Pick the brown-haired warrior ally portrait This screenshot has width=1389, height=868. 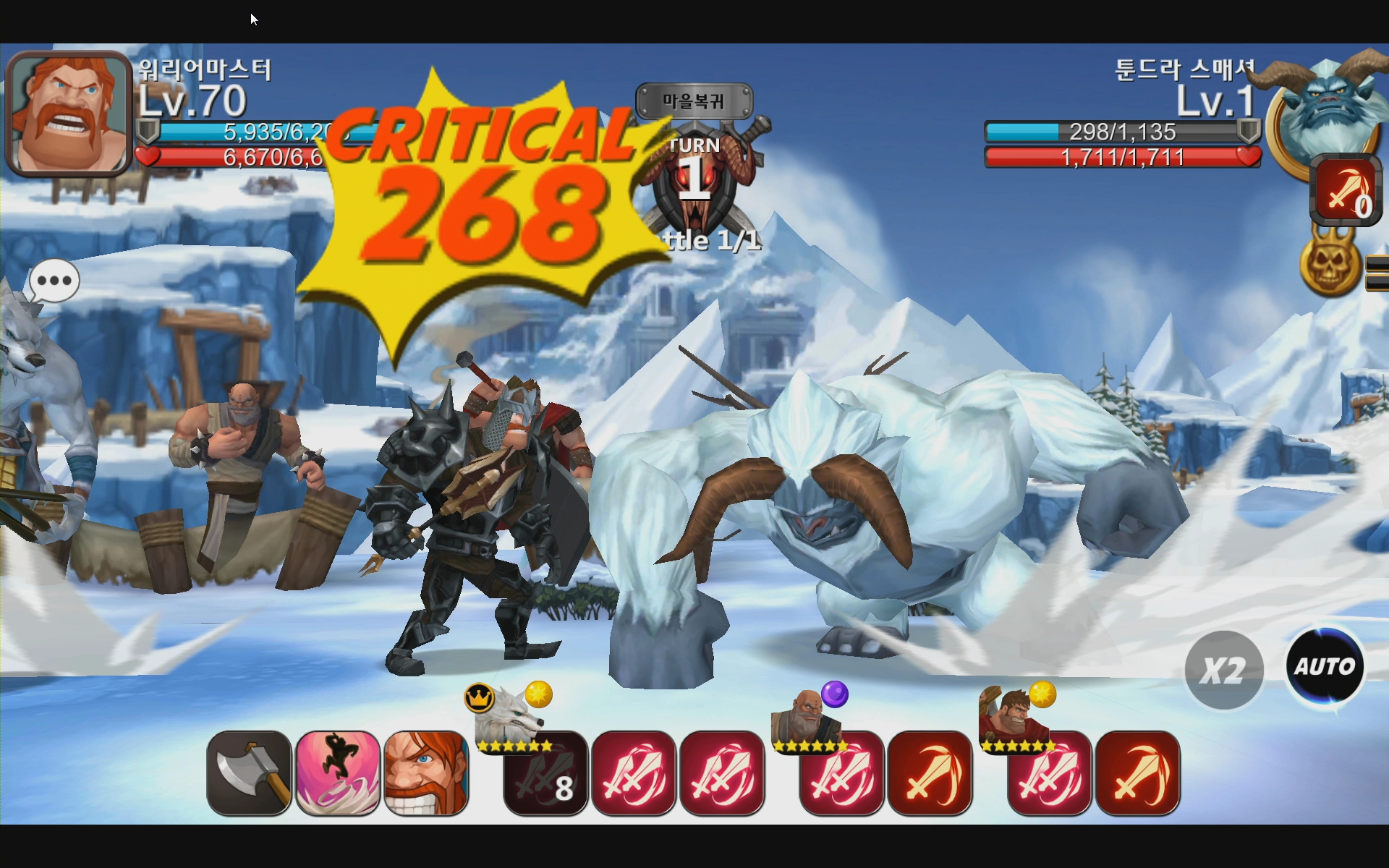[x=1013, y=716]
